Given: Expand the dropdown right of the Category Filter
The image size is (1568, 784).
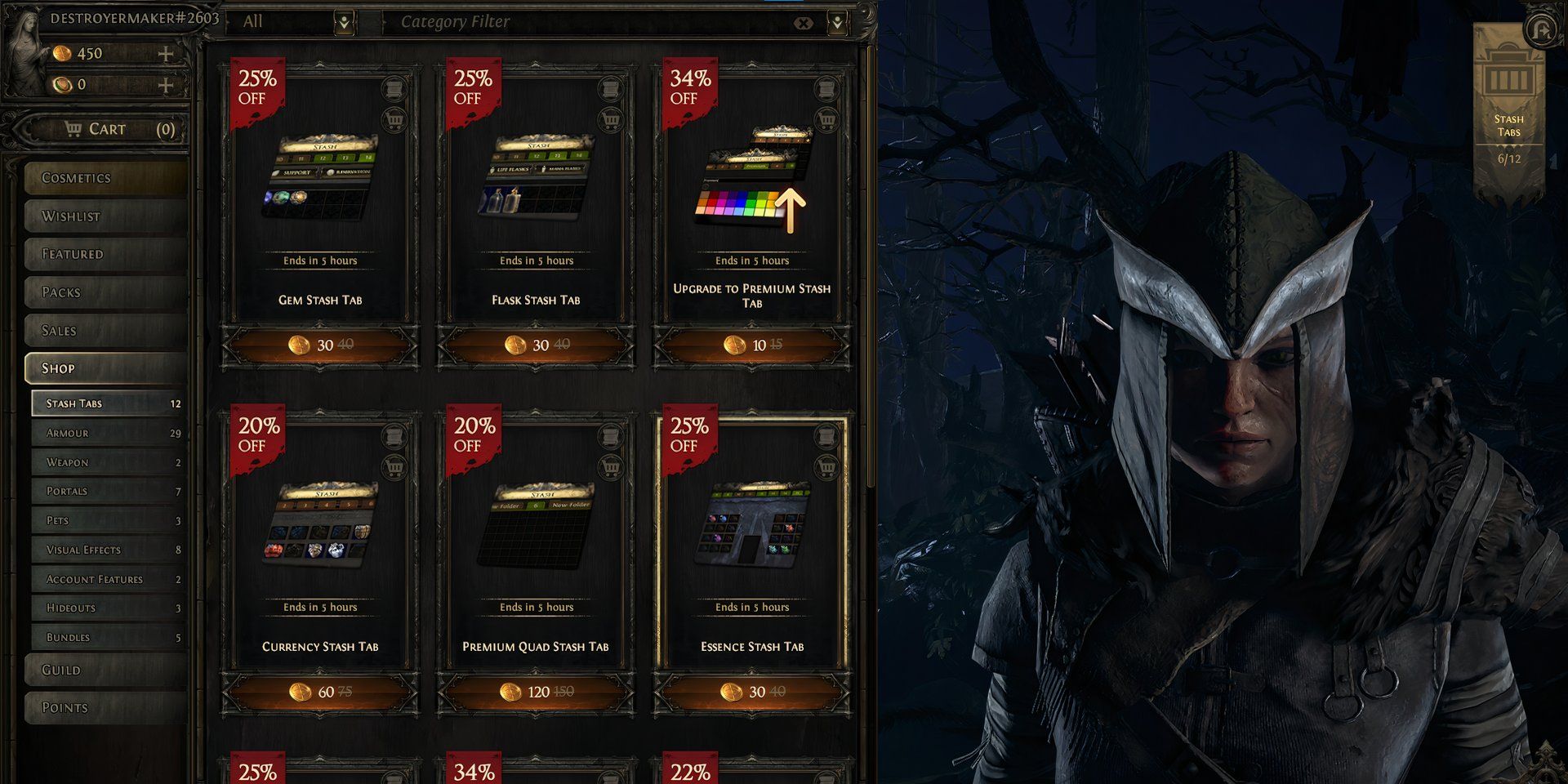Looking at the screenshot, I should 838,21.
